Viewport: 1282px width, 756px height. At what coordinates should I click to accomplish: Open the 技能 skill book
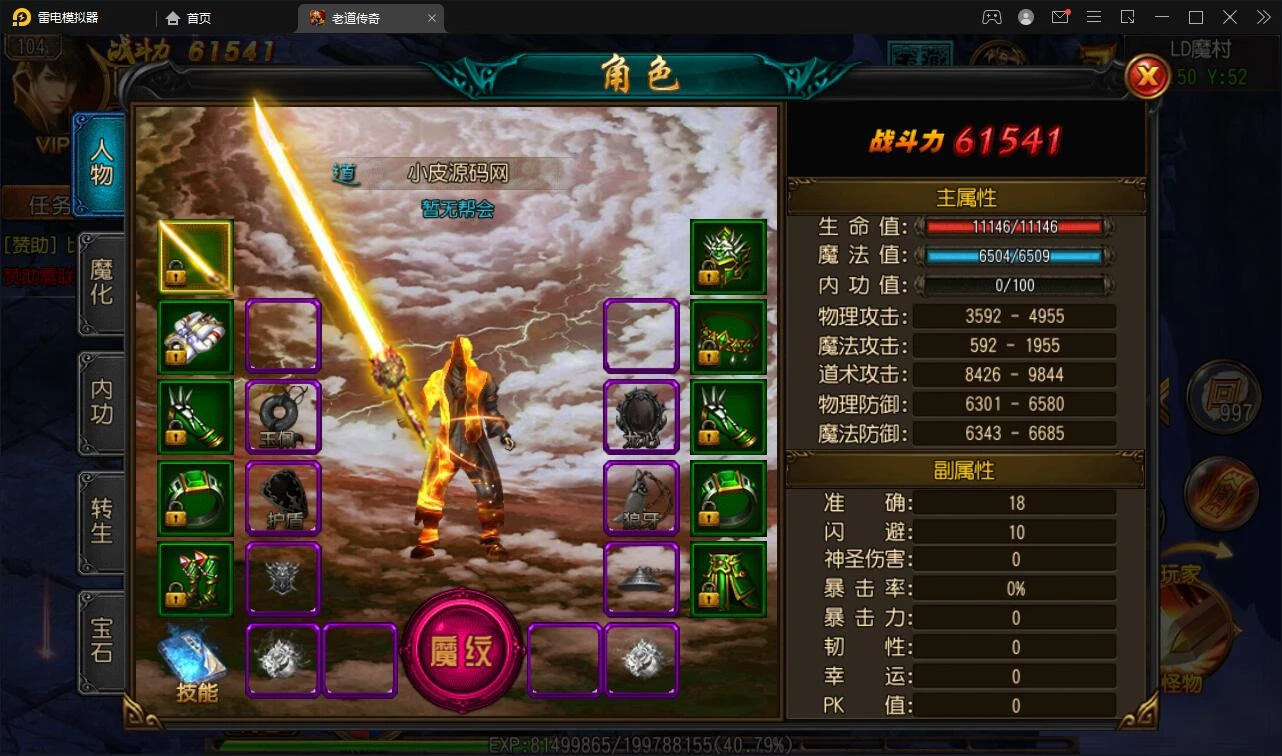click(195, 663)
